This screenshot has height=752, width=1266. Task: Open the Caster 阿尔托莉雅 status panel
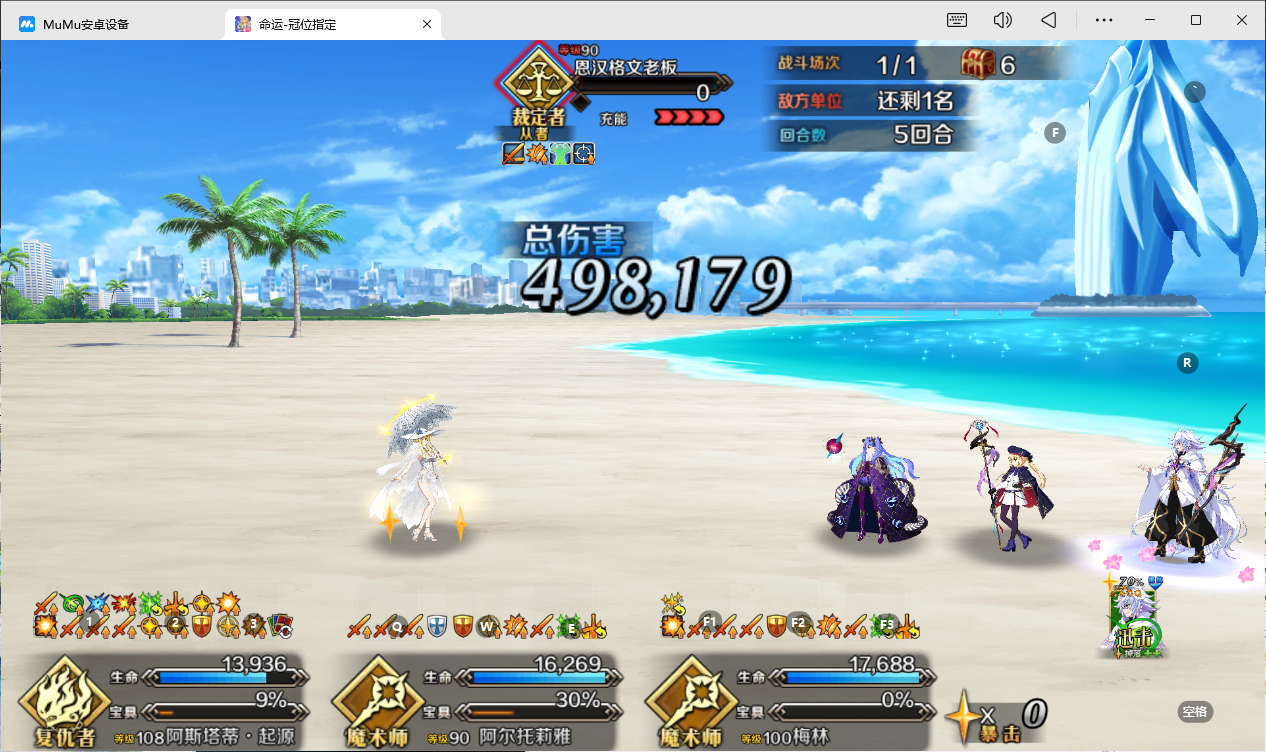click(x=475, y=698)
